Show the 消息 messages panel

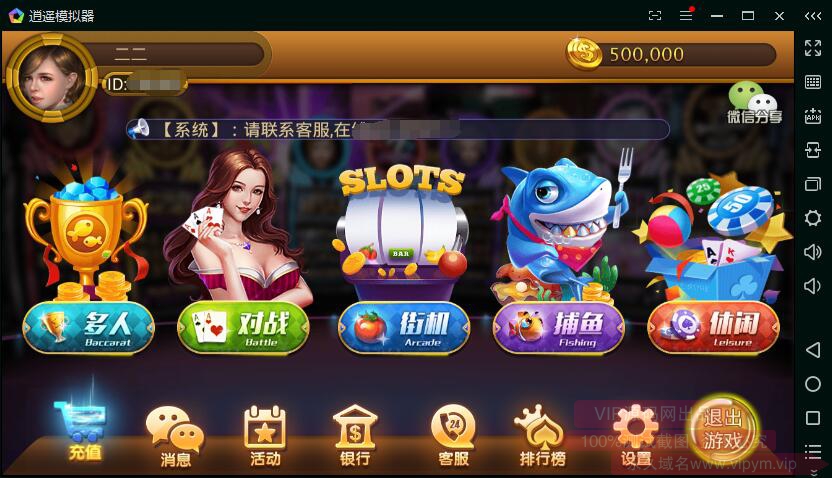(x=175, y=438)
